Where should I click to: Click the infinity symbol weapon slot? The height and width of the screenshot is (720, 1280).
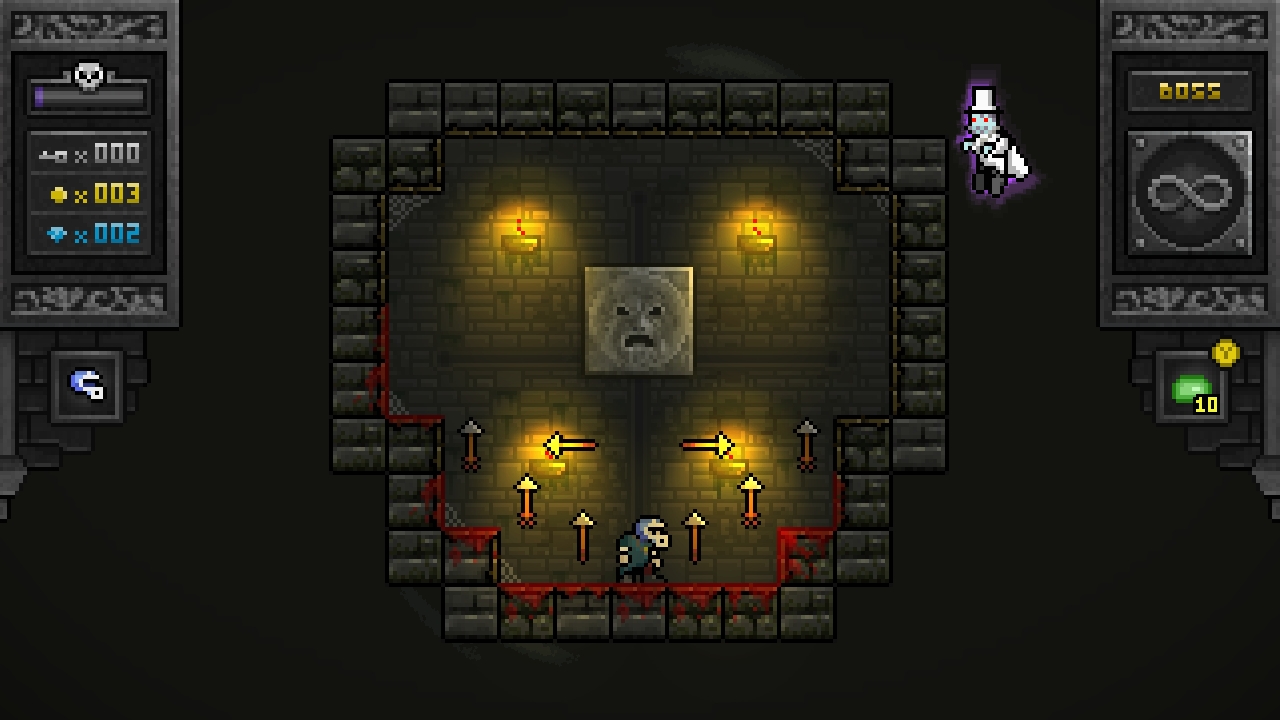tap(1189, 193)
